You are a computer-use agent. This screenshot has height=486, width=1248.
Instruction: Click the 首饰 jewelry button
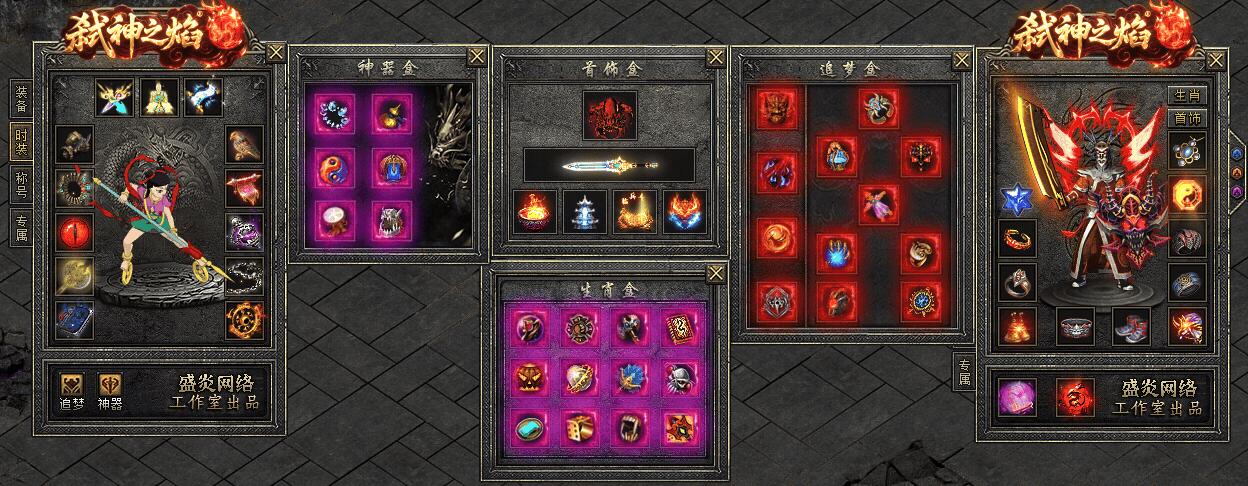pos(1186,117)
